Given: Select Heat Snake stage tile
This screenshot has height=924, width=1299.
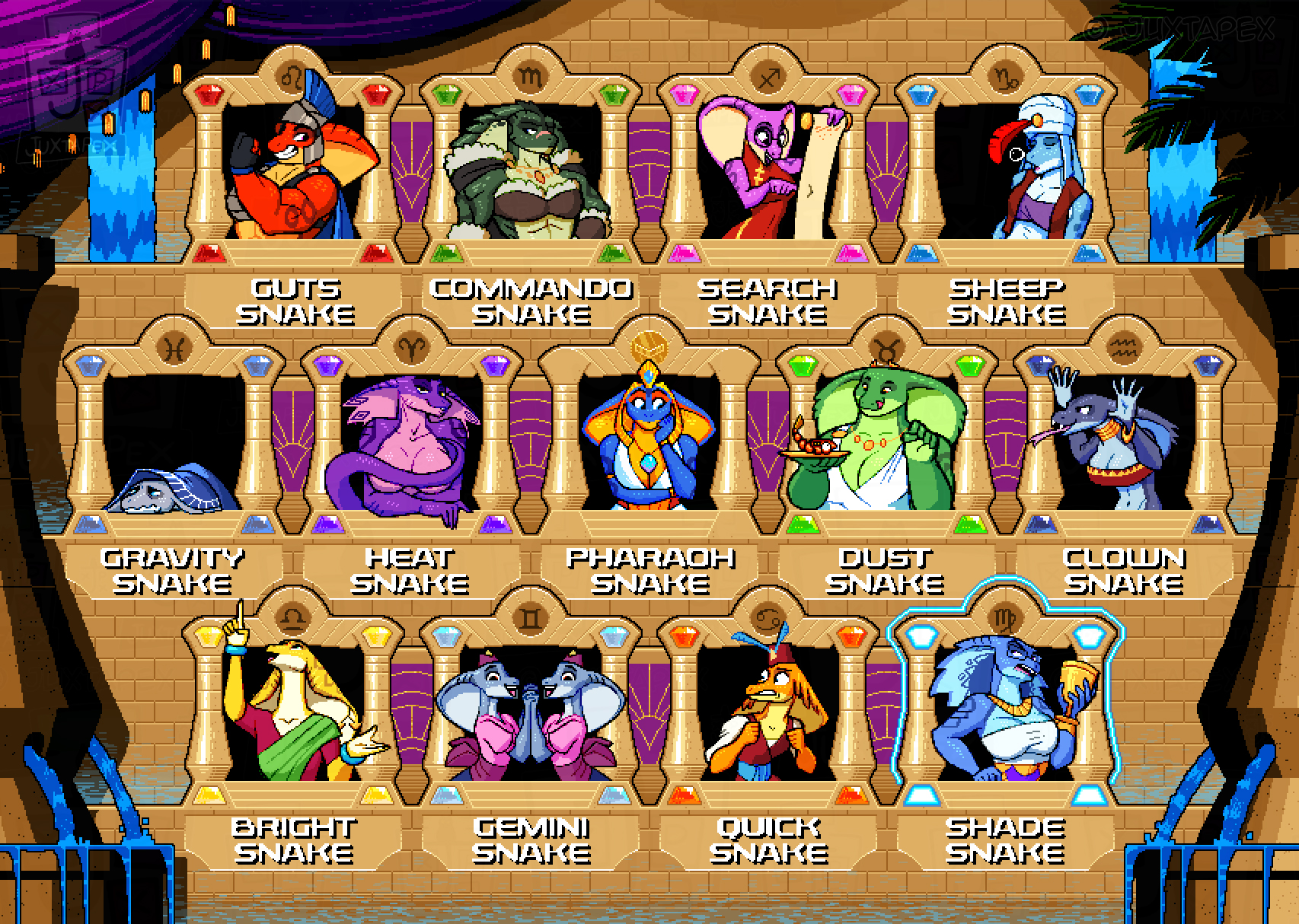Looking at the screenshot, I should coord(412,441).
